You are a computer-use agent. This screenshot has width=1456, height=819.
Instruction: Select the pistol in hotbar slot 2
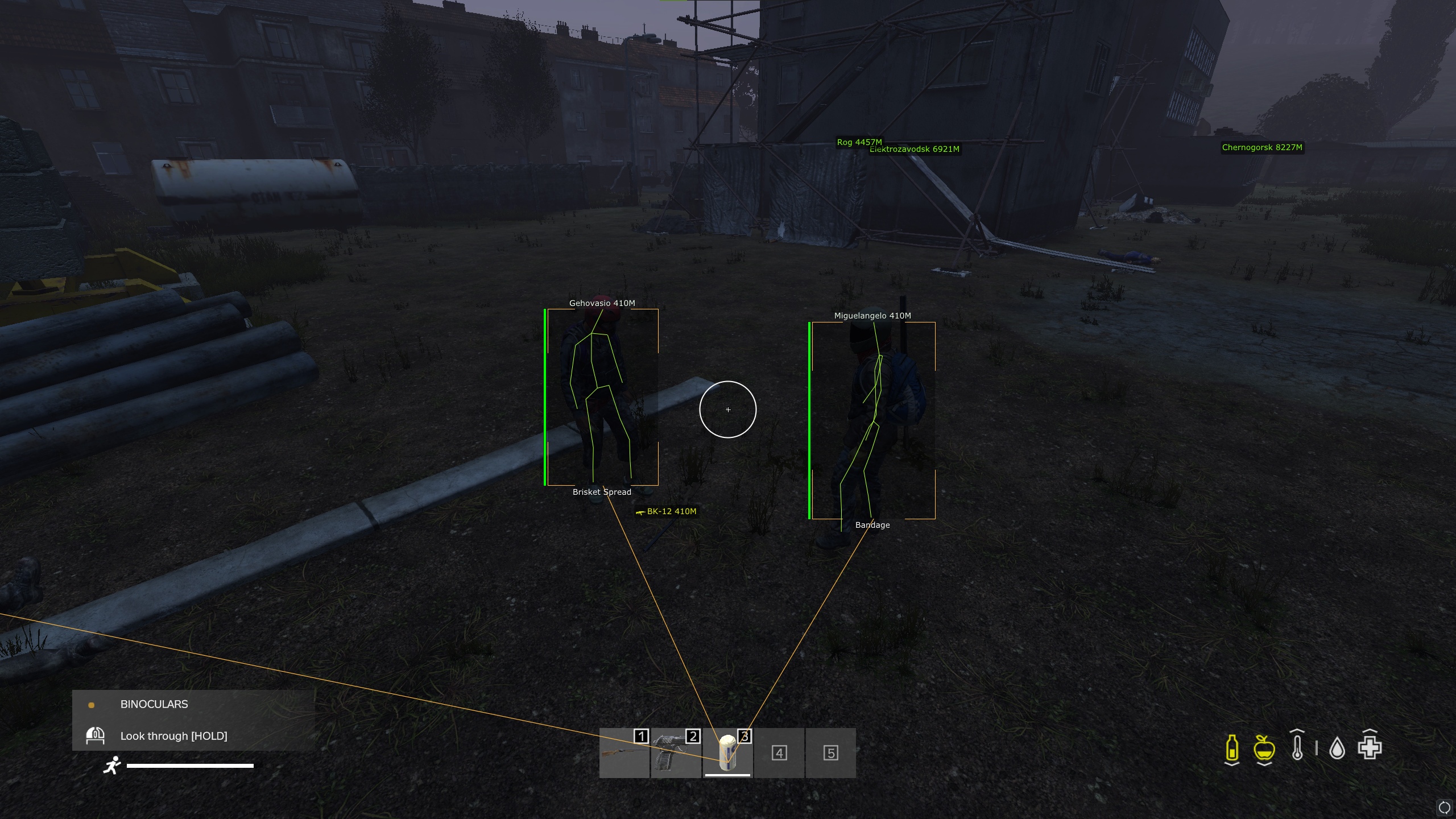point(677,754)
